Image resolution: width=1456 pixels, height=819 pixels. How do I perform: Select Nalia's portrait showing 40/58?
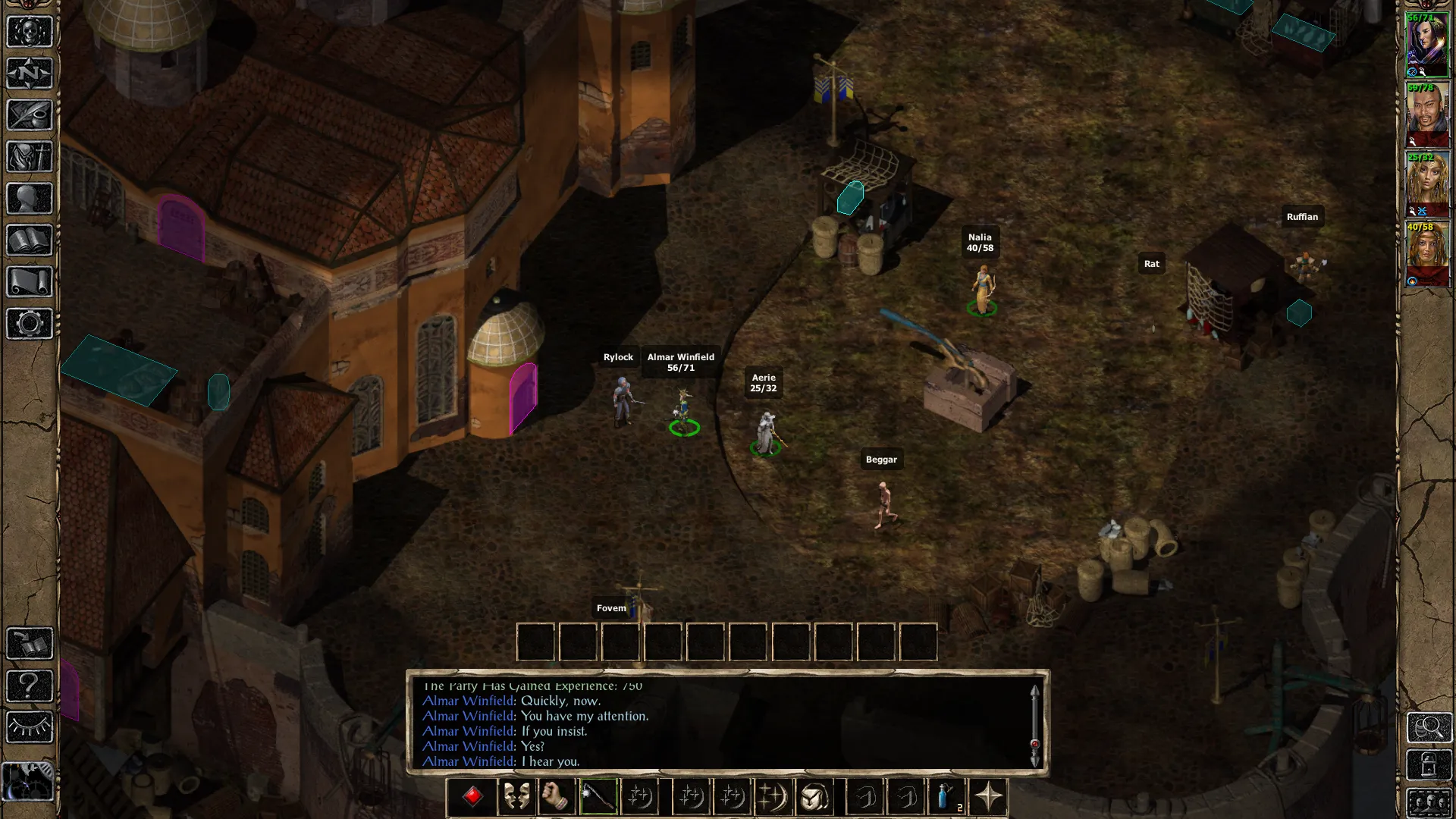pyautogui.click(x=1427, y=254)
